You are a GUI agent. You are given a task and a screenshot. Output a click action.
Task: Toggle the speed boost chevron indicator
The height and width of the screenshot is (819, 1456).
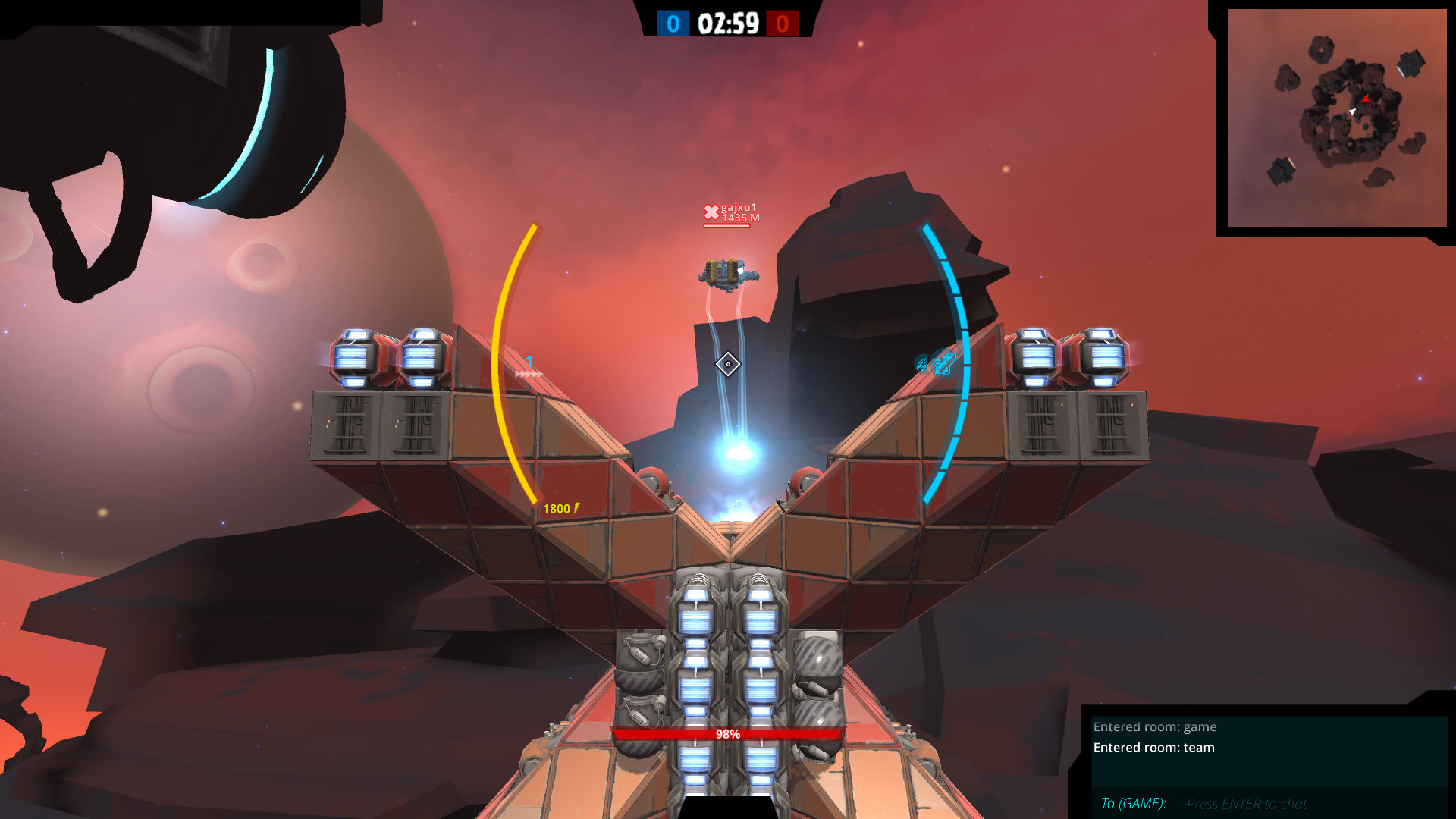click(x=529, y=374)
